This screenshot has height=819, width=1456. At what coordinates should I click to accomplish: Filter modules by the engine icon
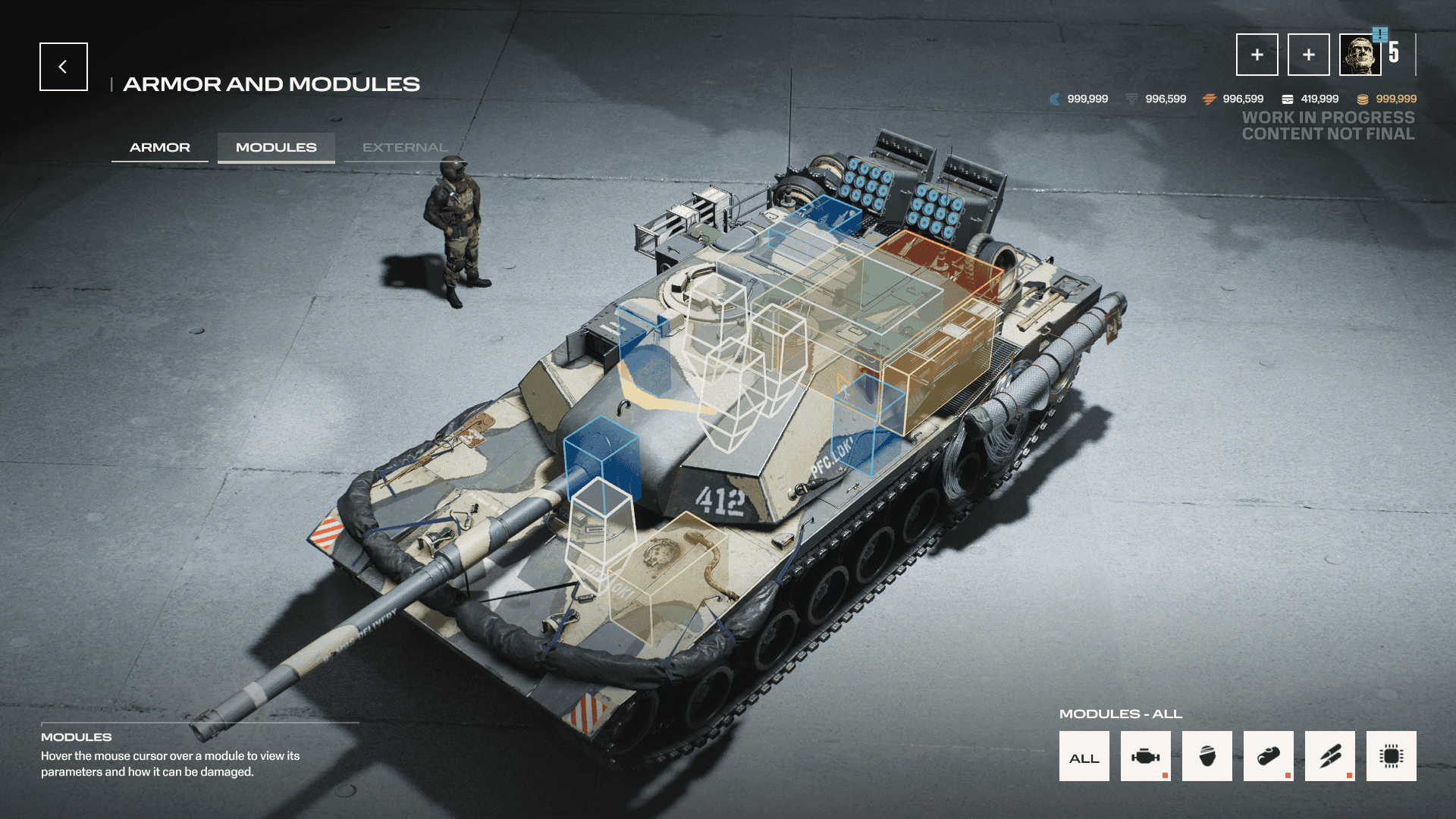pyautogui.click(x=1145, y=756)
